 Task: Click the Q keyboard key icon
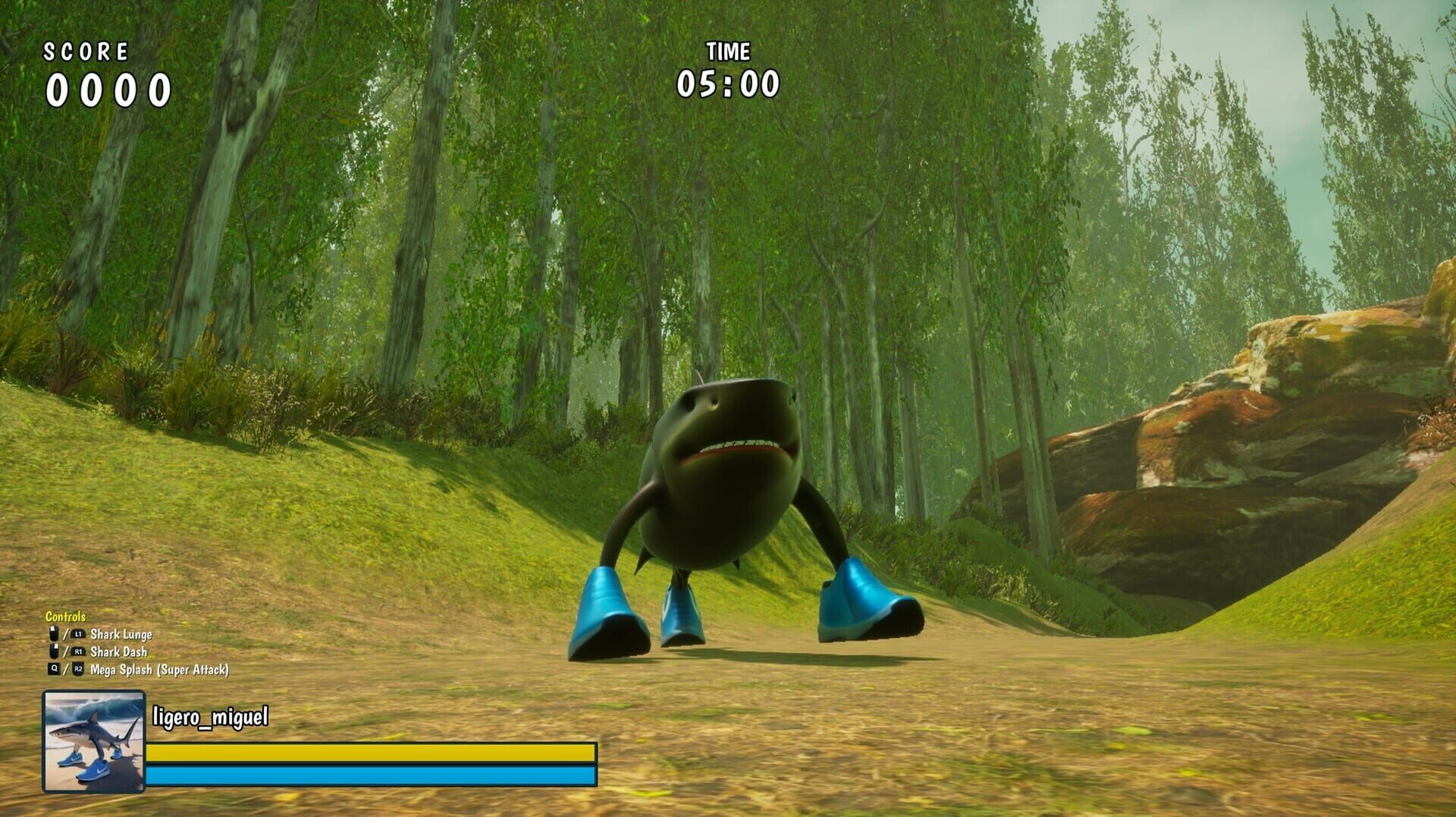pyautogui.click(x=54, y=668)
